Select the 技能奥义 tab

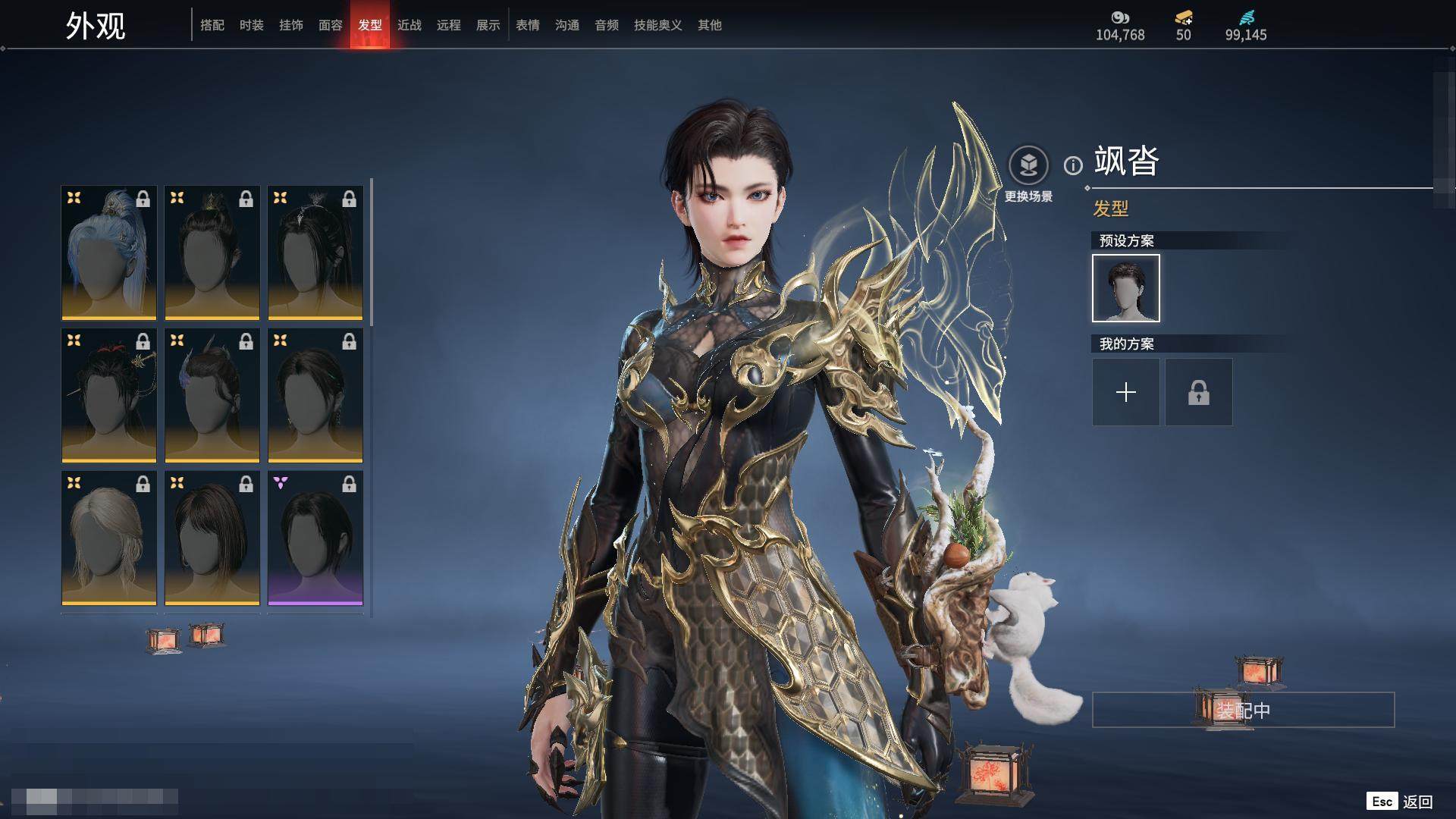[x=658, y=25]
